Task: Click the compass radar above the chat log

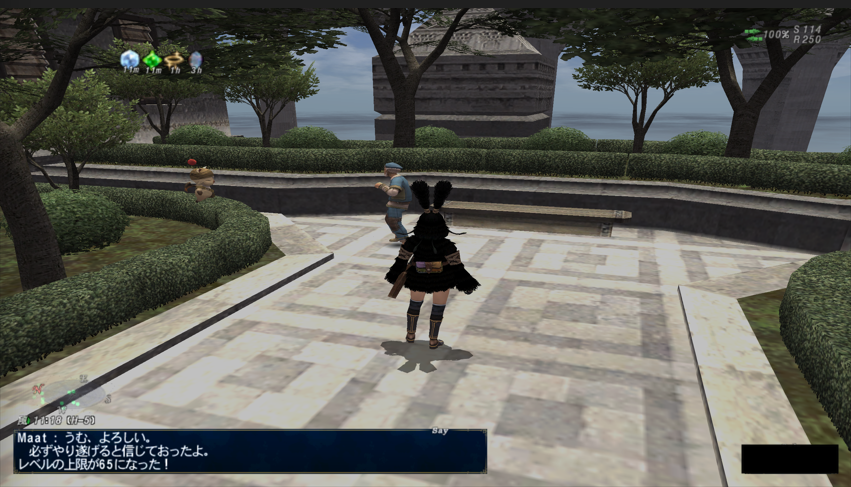Action: pos(62,391)
